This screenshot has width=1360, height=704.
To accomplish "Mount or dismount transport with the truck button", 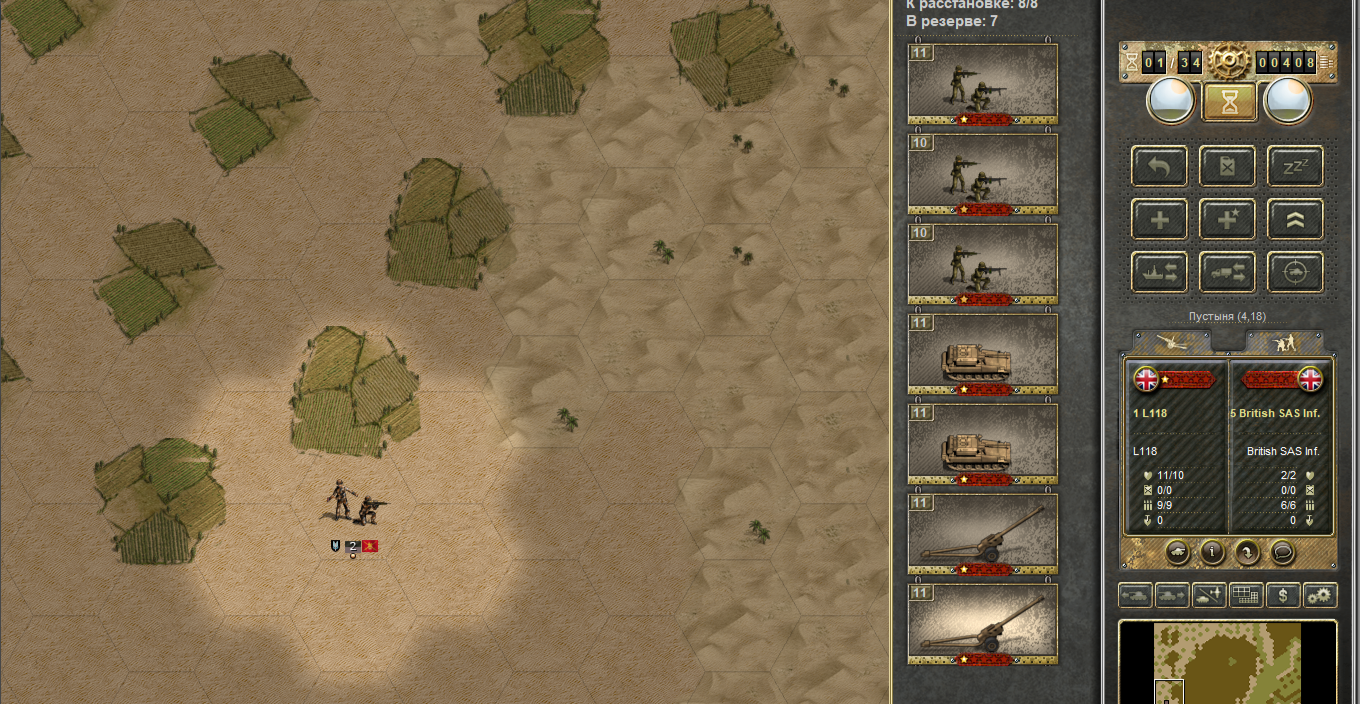I will tap(1227, 270).
